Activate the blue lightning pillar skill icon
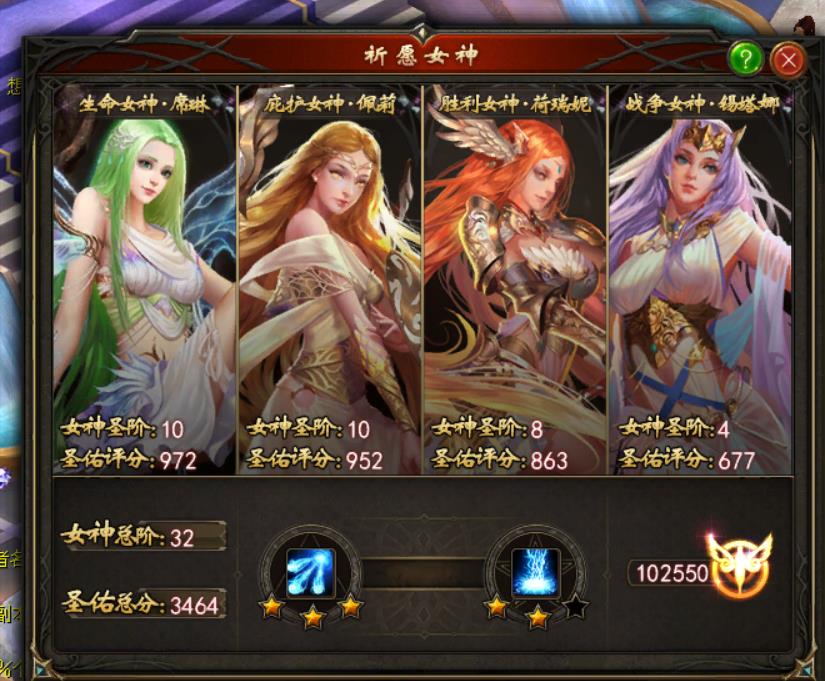825x681 pixels. [x=536, y=572]
